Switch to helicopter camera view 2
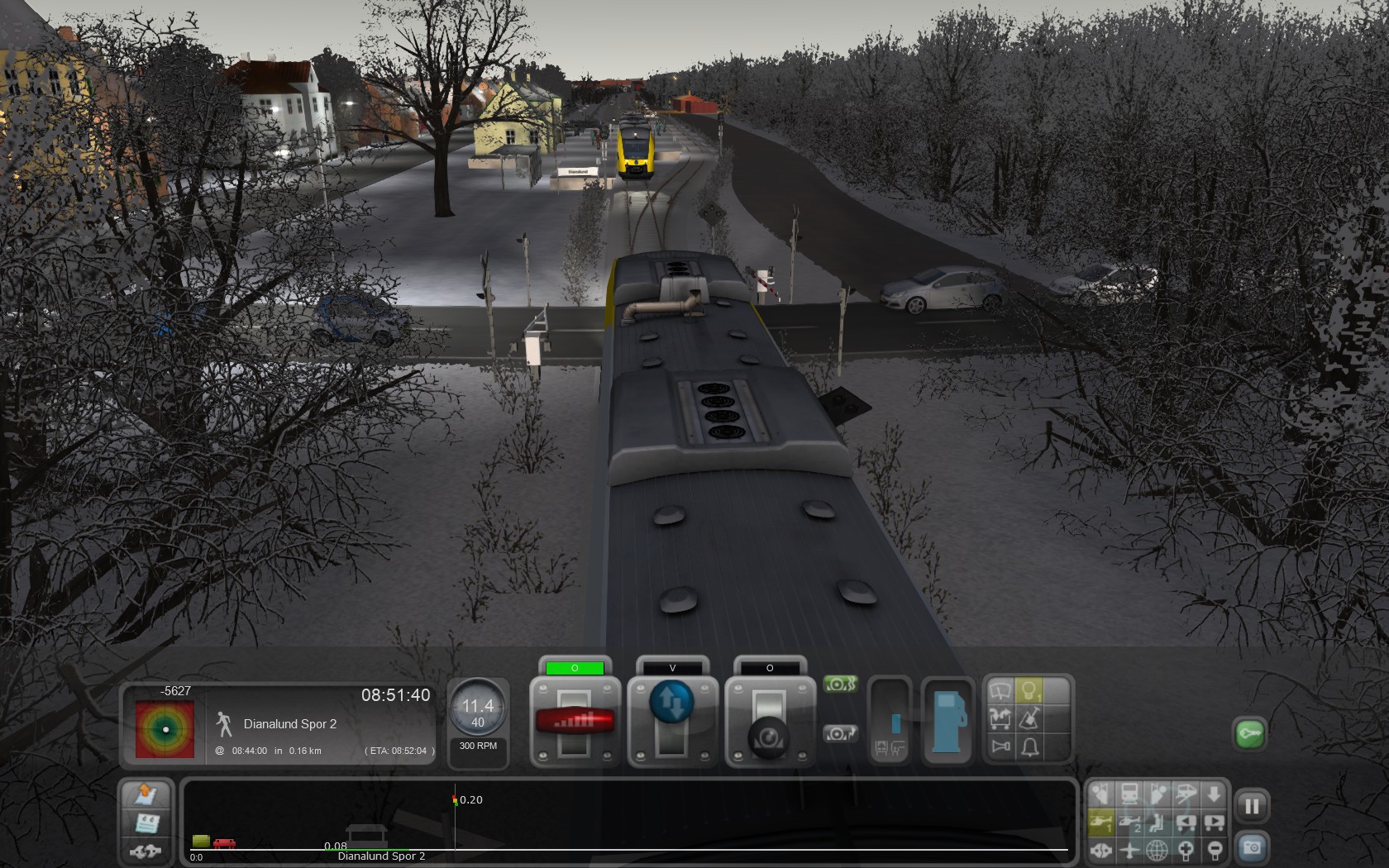The width and height of the screenshot is (1389, 868). 1129,823
